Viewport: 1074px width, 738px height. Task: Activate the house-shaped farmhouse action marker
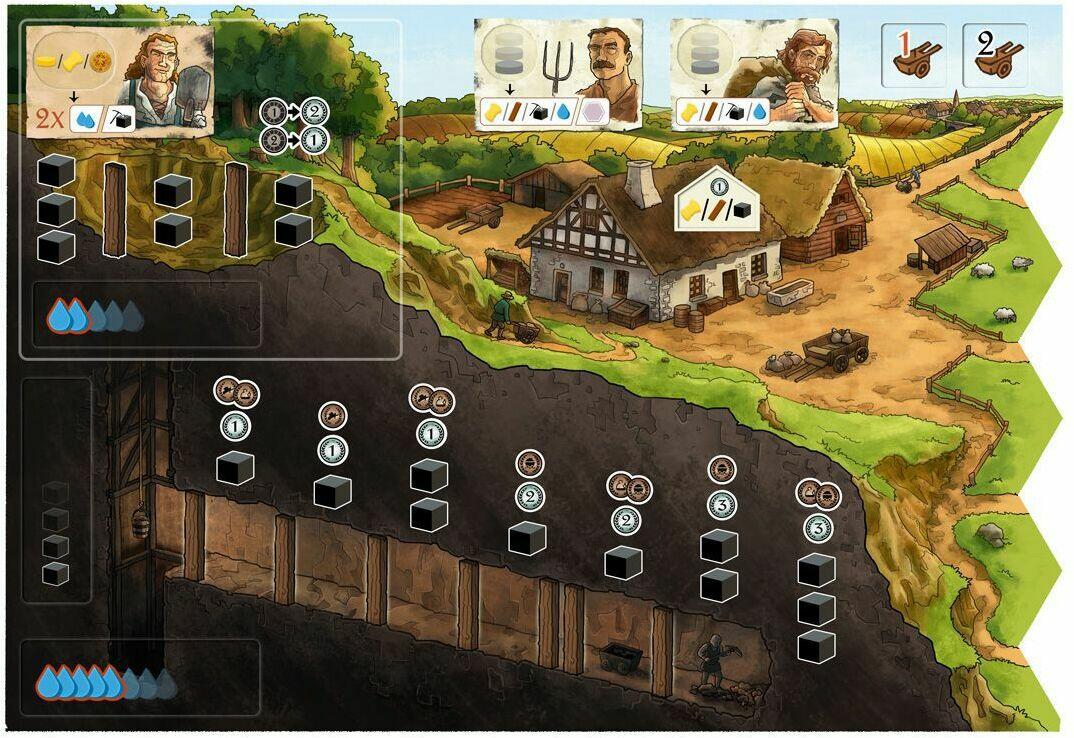[717, 198]
